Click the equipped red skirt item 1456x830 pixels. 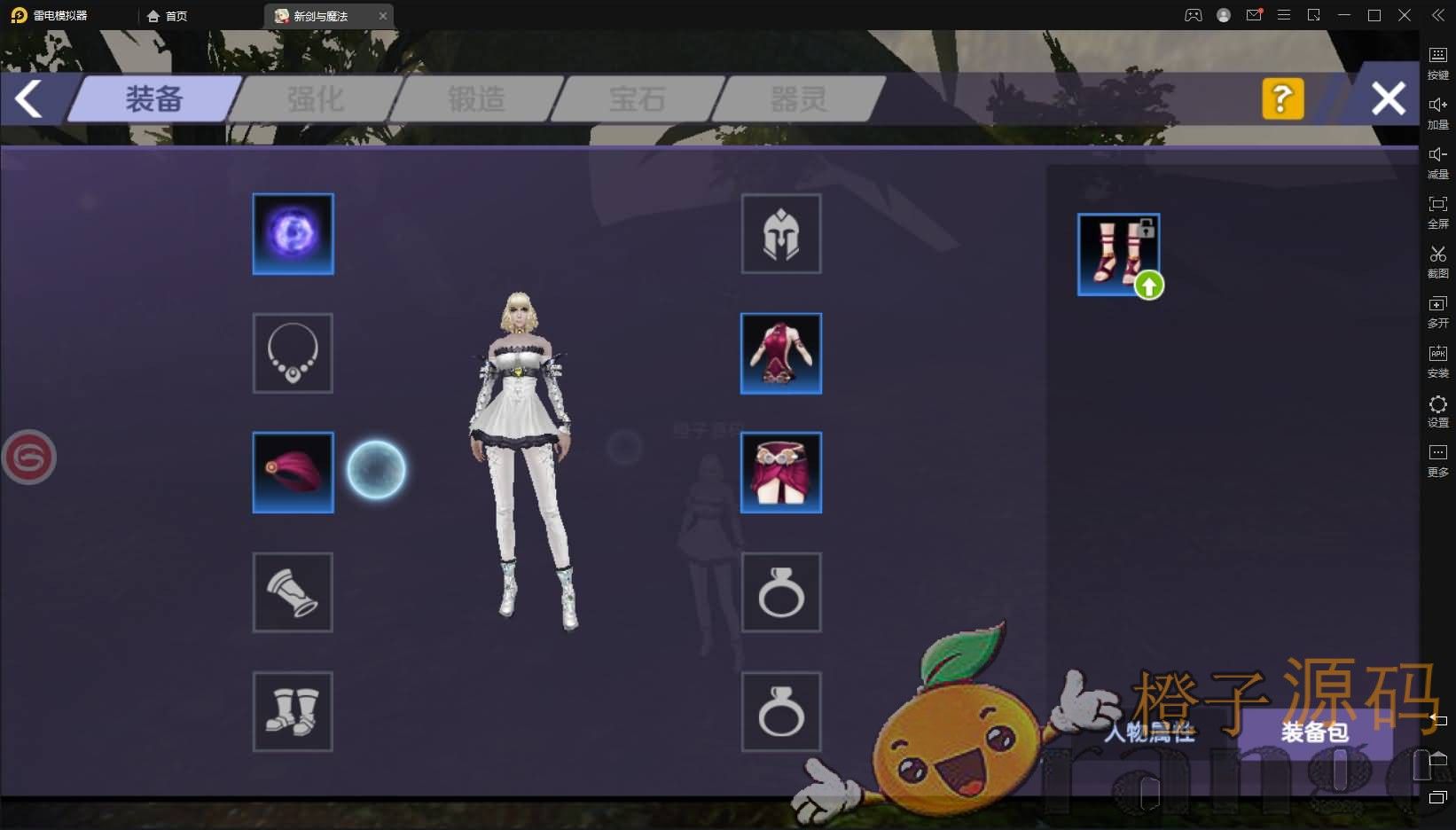[x=780, y=473]
